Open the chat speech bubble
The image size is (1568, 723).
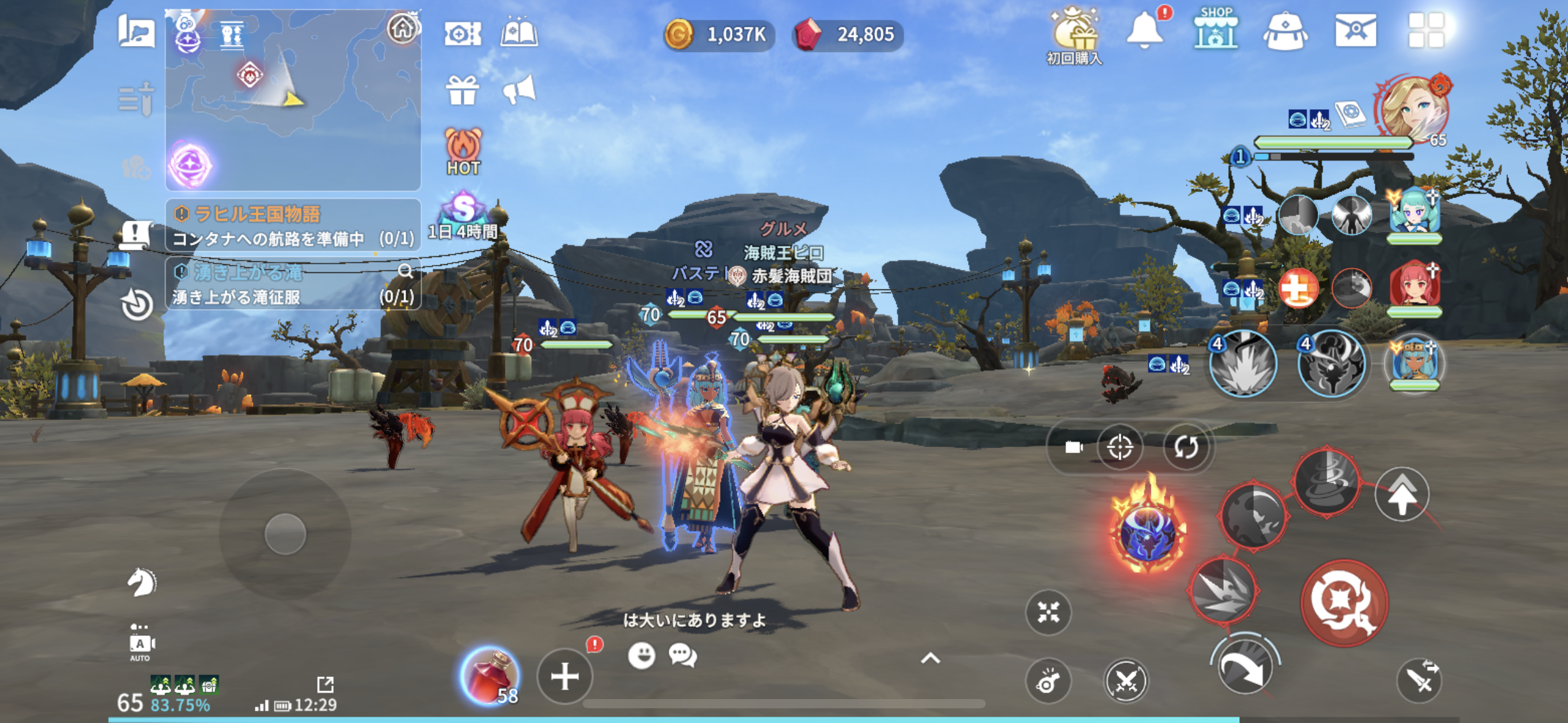pos(682,655)
